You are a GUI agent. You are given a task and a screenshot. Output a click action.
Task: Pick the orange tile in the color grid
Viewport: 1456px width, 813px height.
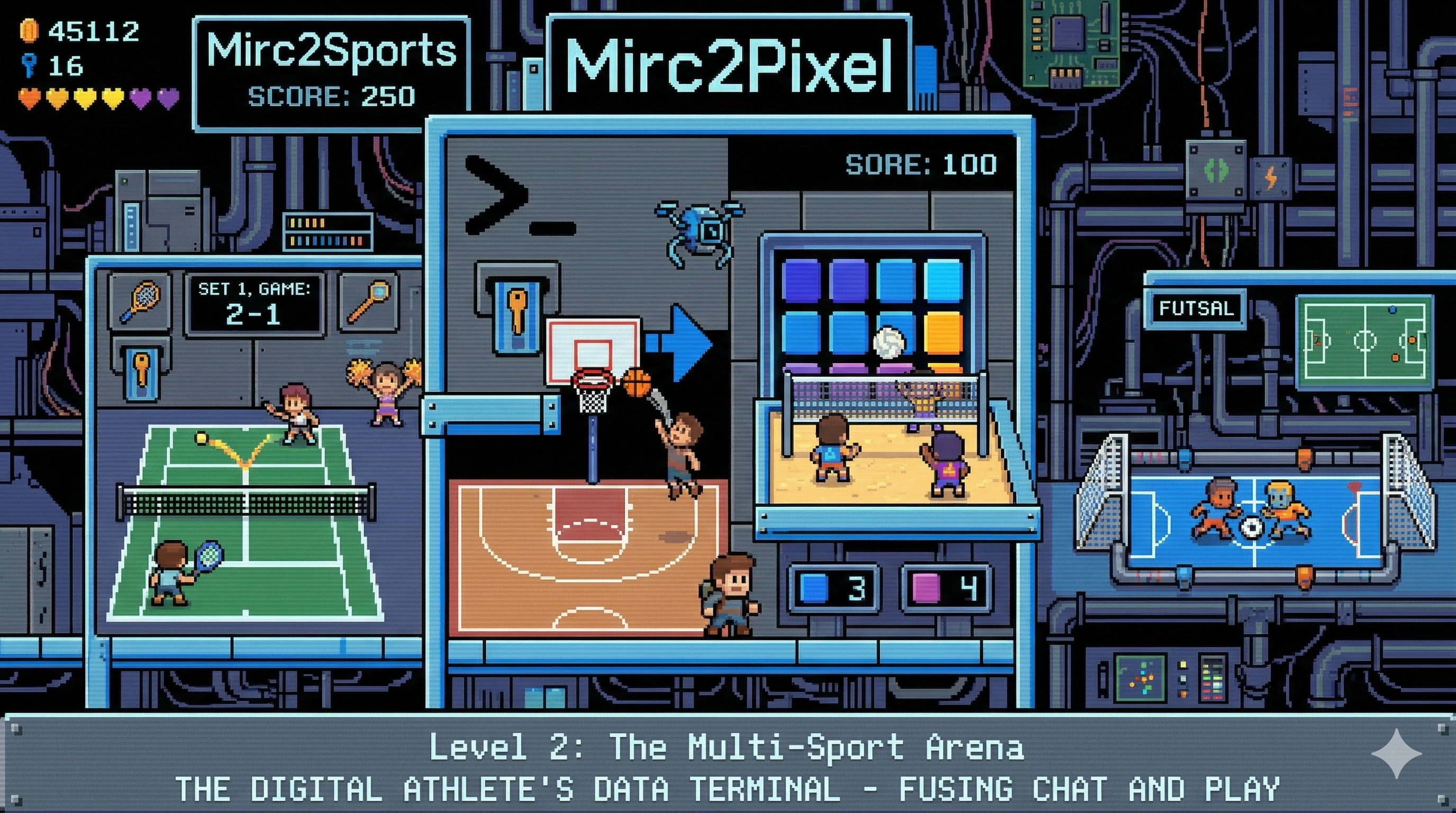pos(943,332)
